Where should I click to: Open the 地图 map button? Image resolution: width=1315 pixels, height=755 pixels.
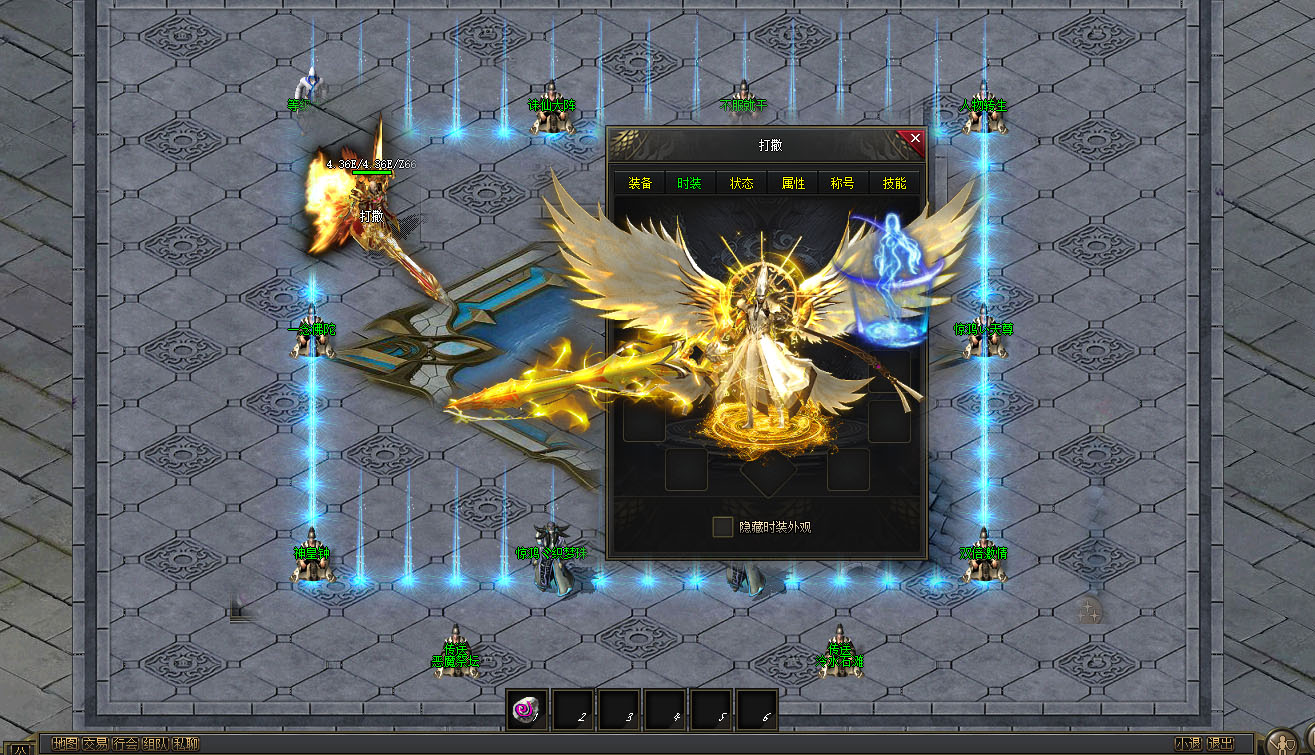(65, 744)
